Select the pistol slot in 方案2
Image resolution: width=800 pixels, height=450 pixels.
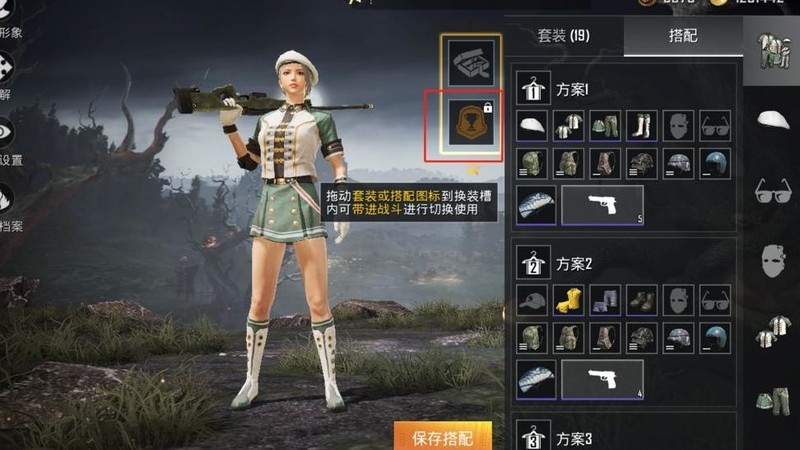tap(602, 379)
